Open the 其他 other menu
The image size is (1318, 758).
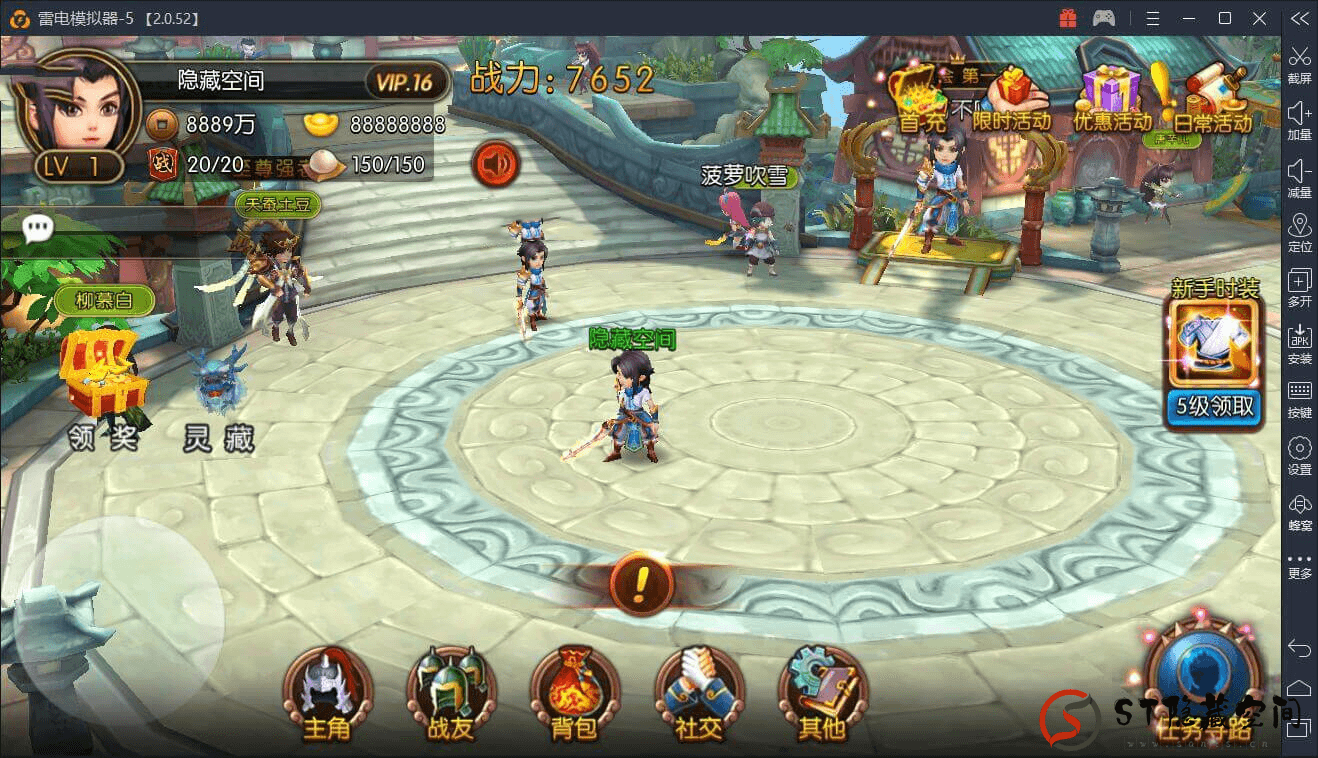point(822,692)
